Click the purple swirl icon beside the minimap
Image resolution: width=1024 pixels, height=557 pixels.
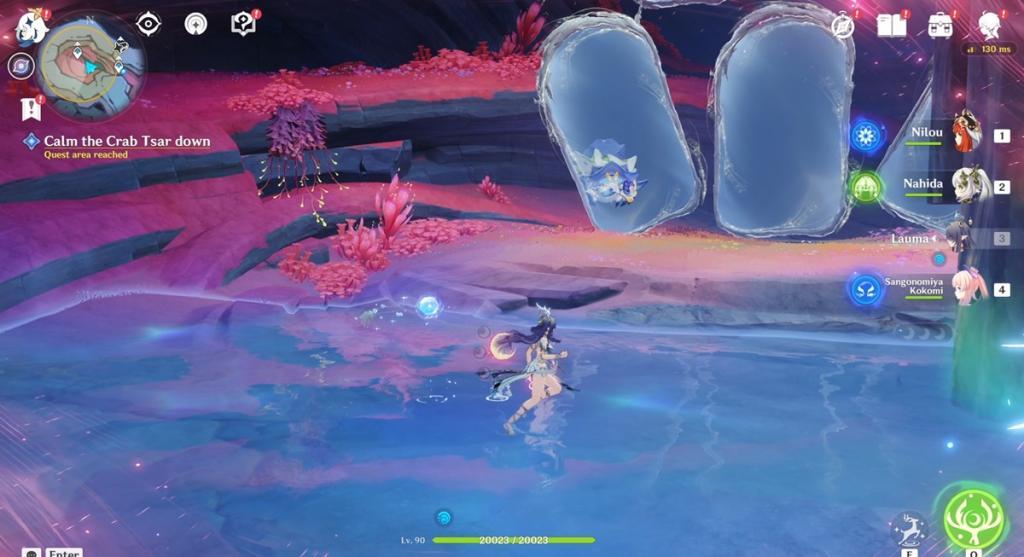20,67
